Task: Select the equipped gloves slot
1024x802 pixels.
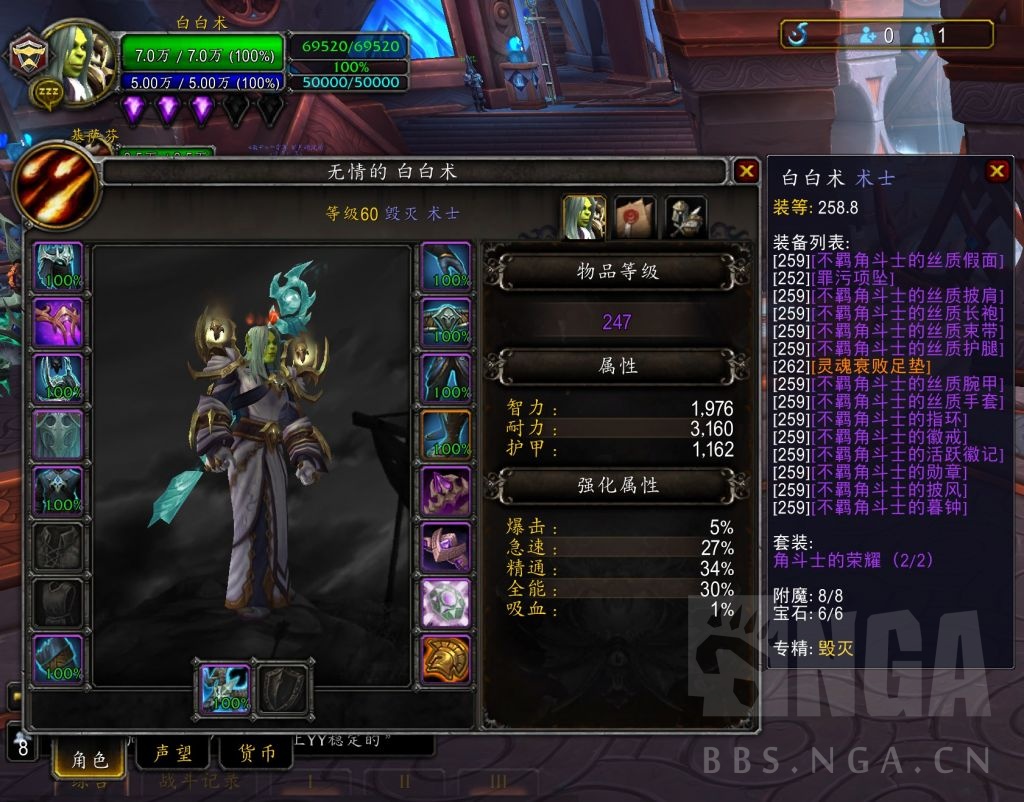Action: coord(445,267)
